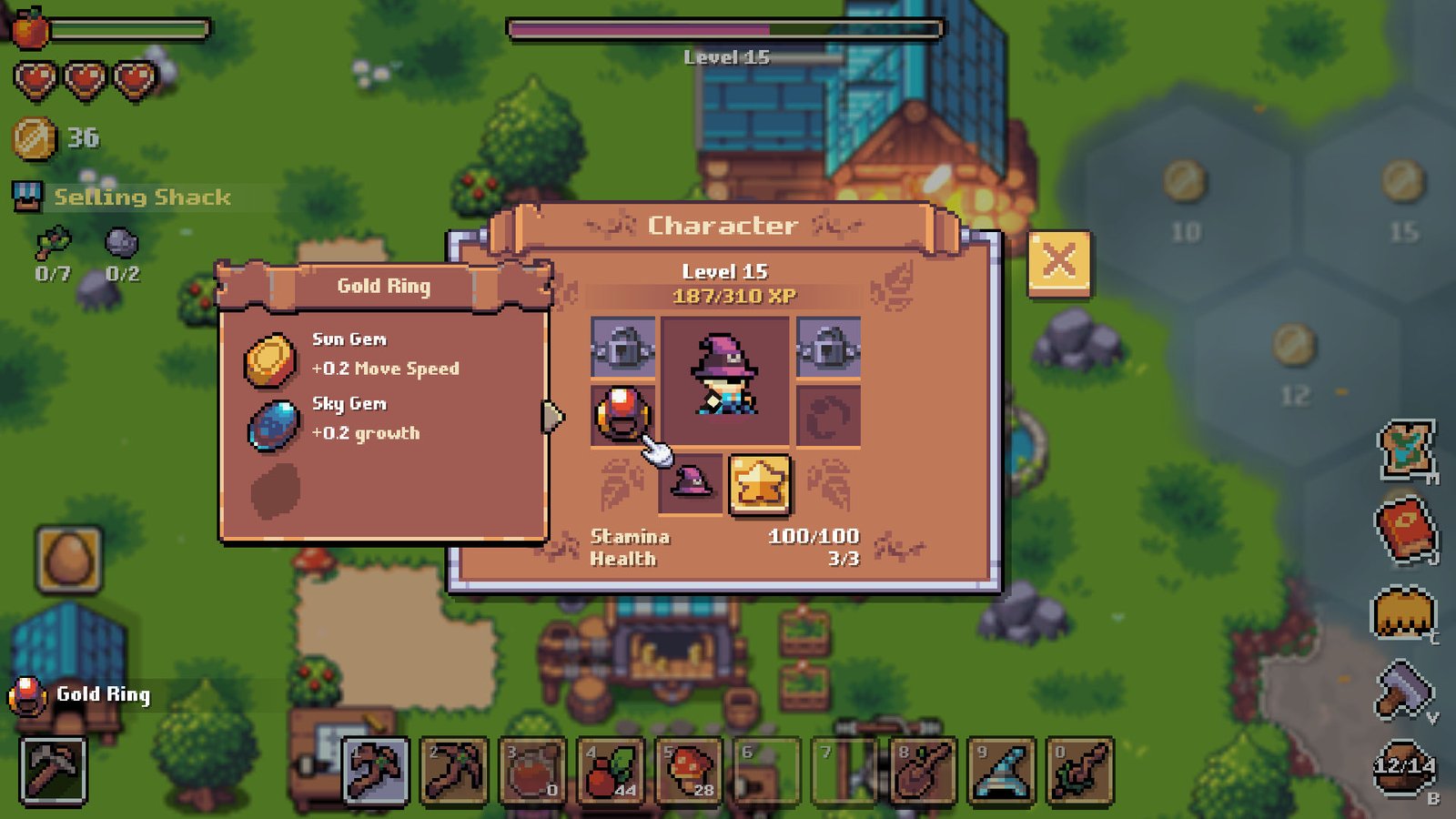Image resolution: width=1456 pixels, height=819 pixels.
Task: Select the blue wizard hat hotbar slot
Action: pyautogui.click(x=1002, y=771)
